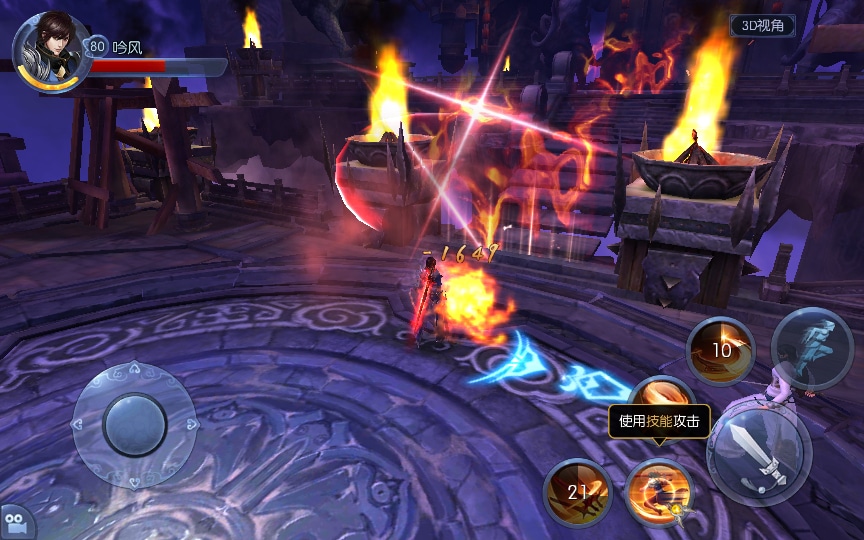Trigger the skill showing a 21 cooldown
The height and width of the screenshot is (540, 864).
click(578, 492)
